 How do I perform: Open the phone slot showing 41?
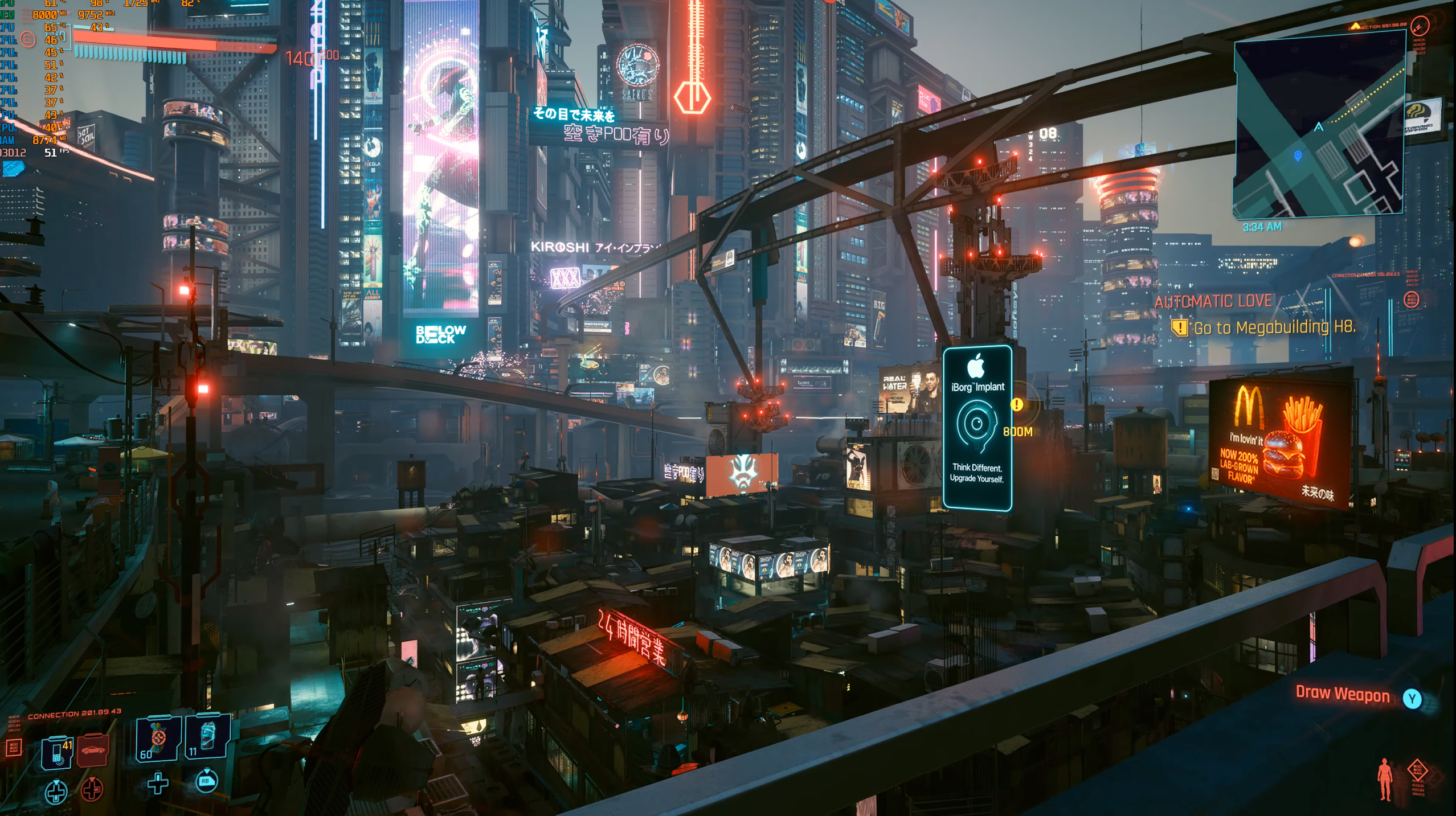[x=58, y=752]
